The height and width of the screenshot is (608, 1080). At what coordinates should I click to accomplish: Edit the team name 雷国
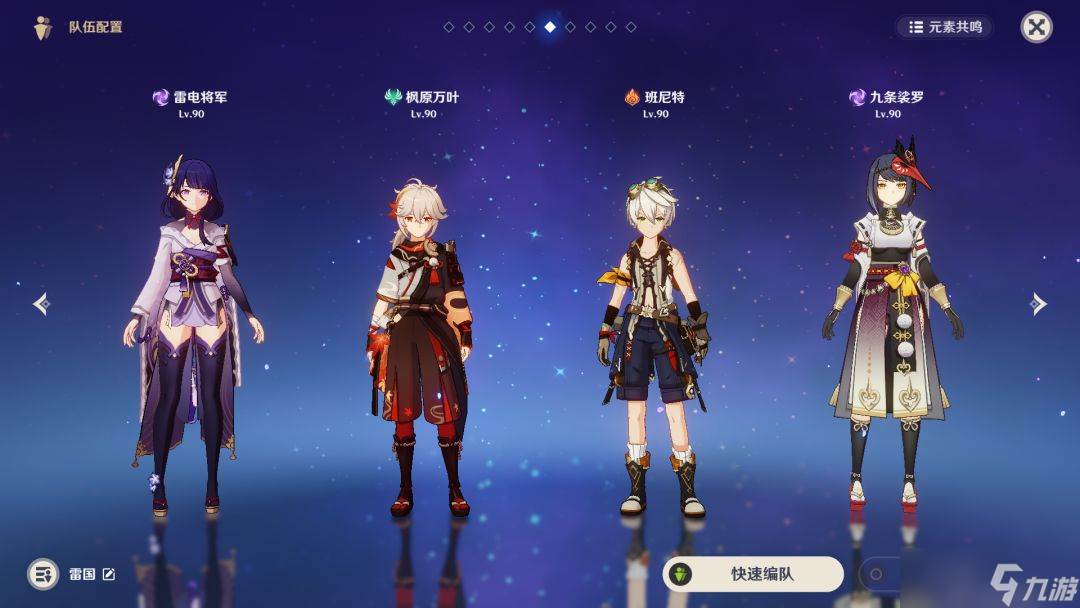click(x=109, y=574)
